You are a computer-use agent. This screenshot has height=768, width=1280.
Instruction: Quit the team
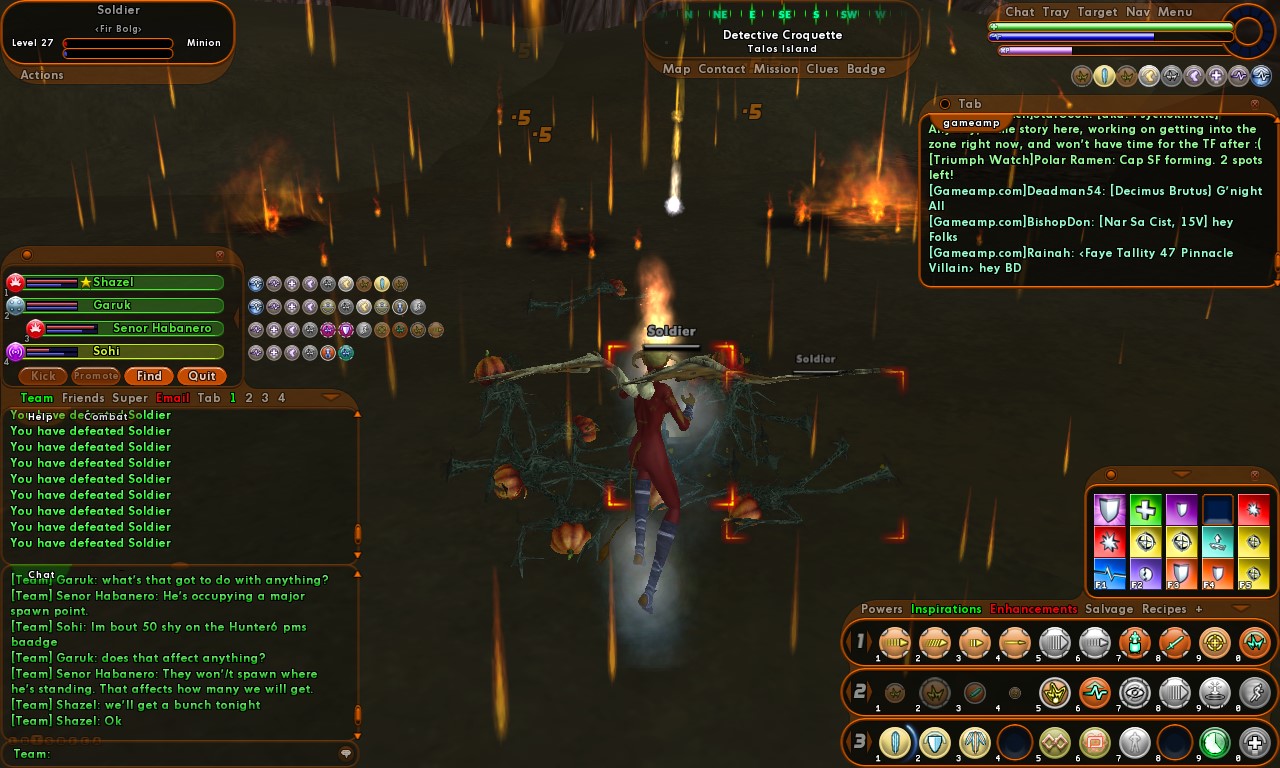click(202, 376)
